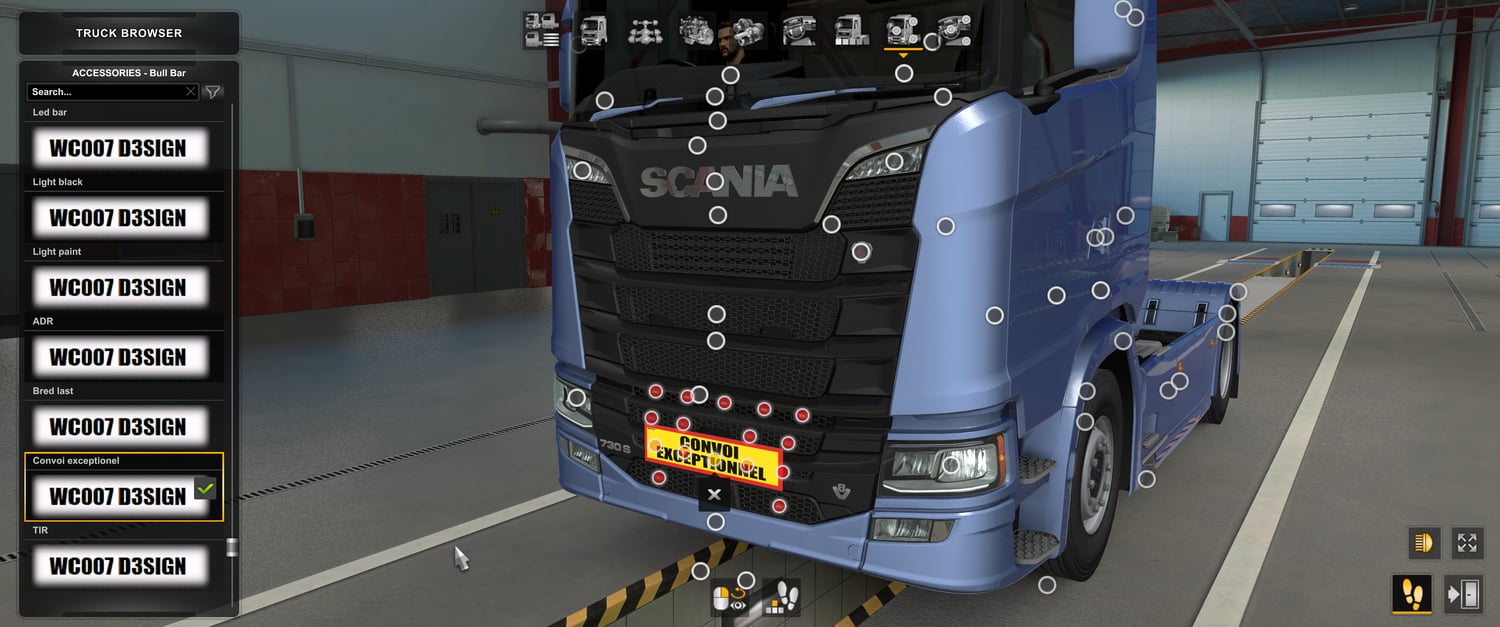Leave the garage via the door icon

point(1463,594)
